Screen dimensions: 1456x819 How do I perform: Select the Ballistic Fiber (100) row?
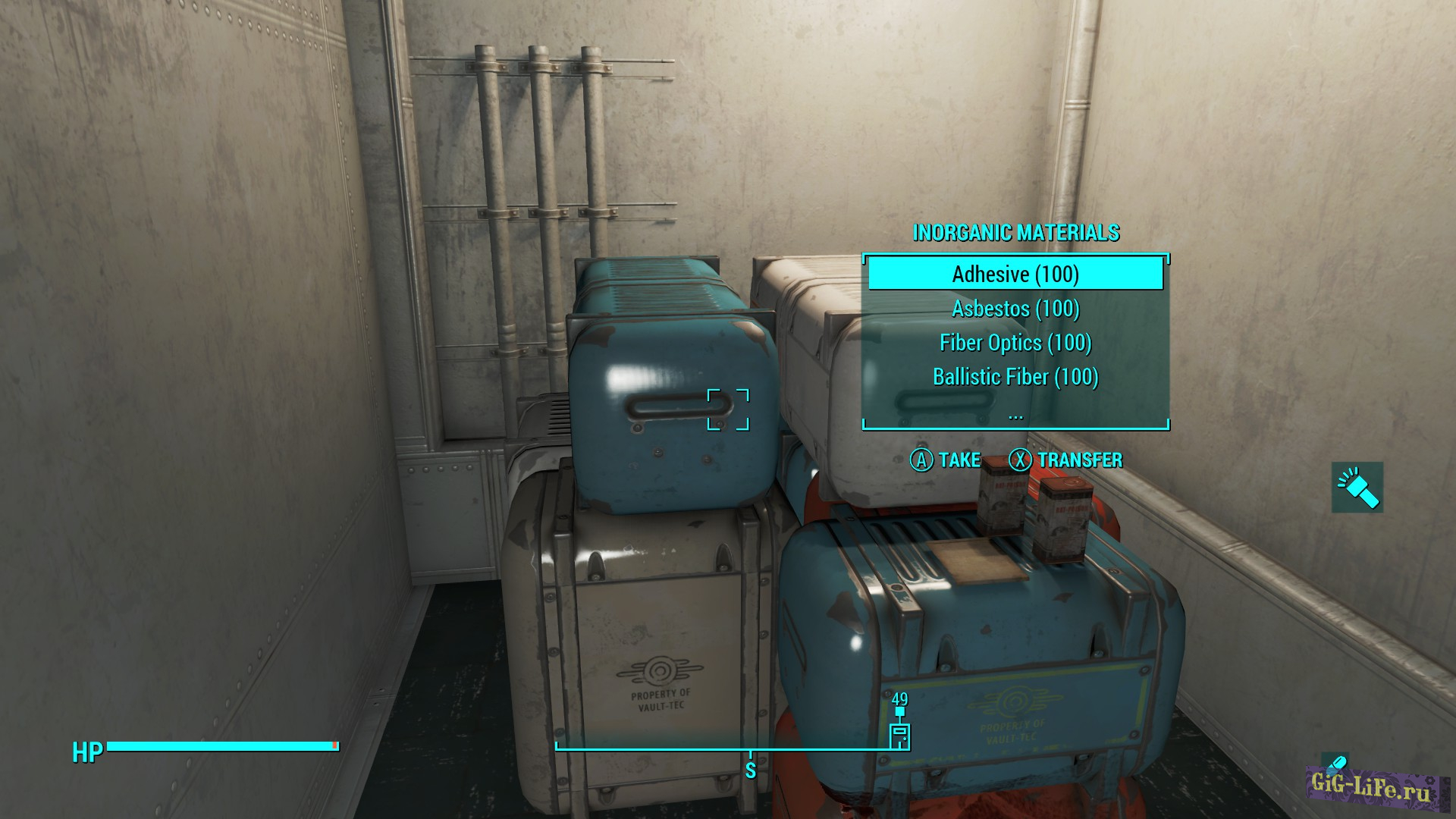pos(1014,377)
